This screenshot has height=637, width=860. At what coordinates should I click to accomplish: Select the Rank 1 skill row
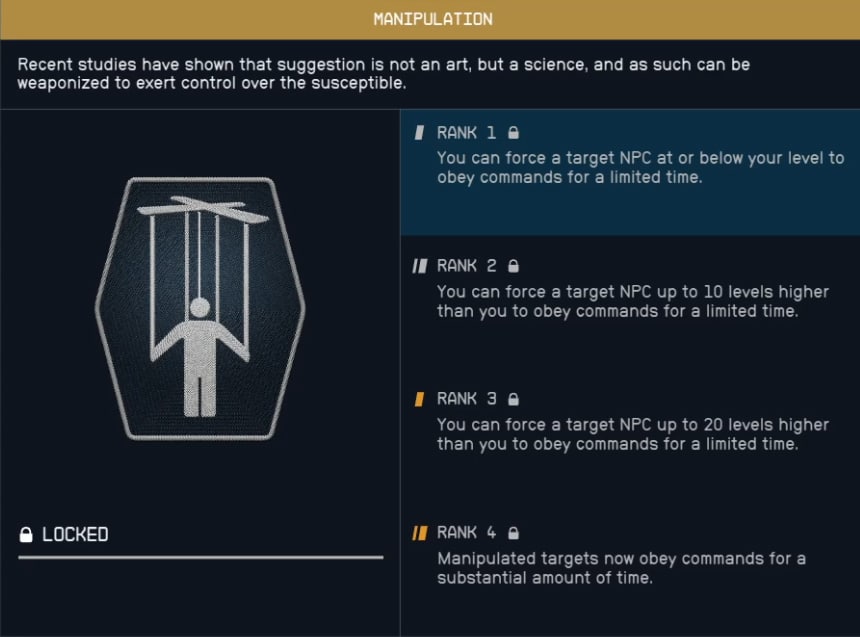click(x=630, y=172)
